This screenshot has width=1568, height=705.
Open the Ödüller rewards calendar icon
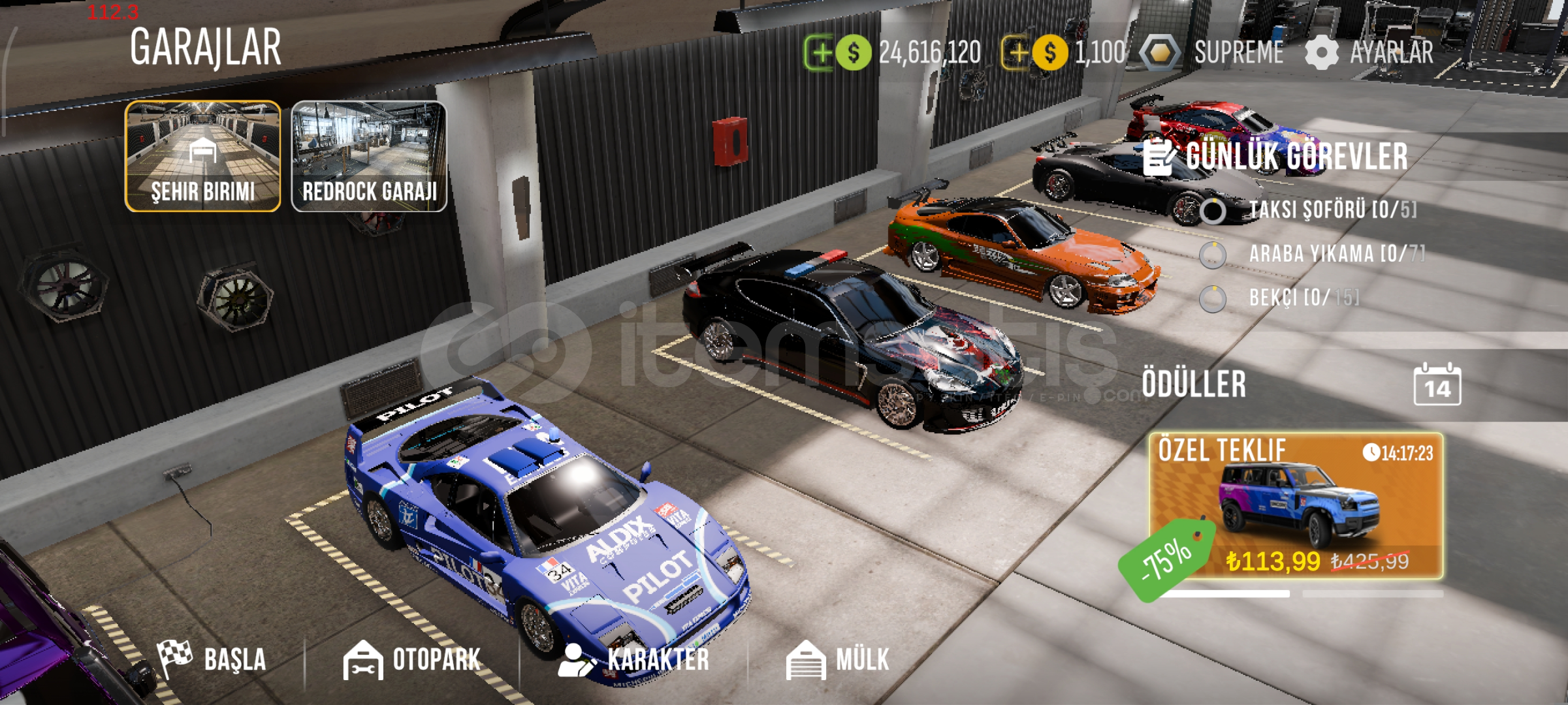click(x=1437, y=385)
